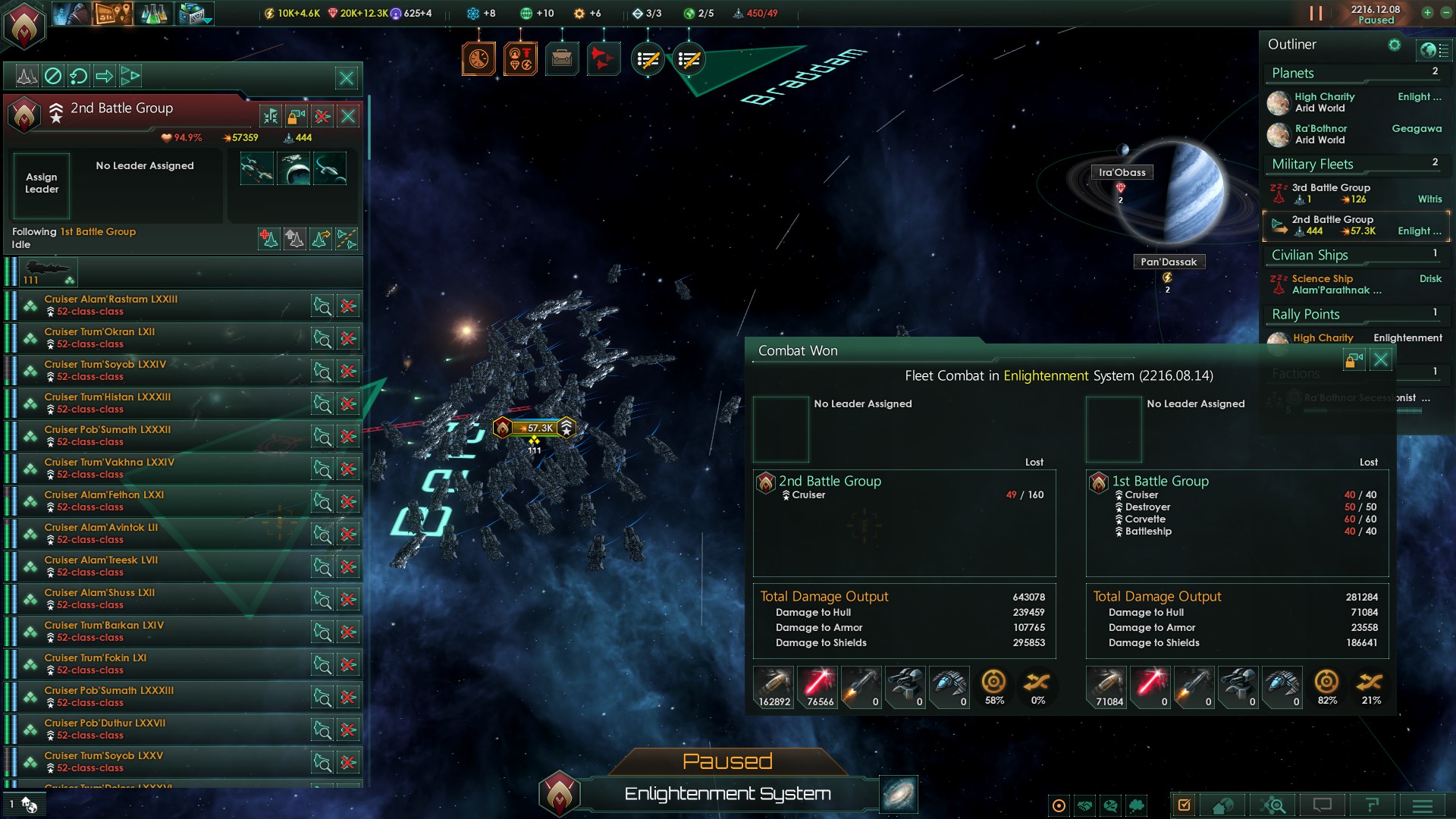Screen dimensions: 1456x819
Task: Click the briefcase situation log icon
Action: pos(562,58)
